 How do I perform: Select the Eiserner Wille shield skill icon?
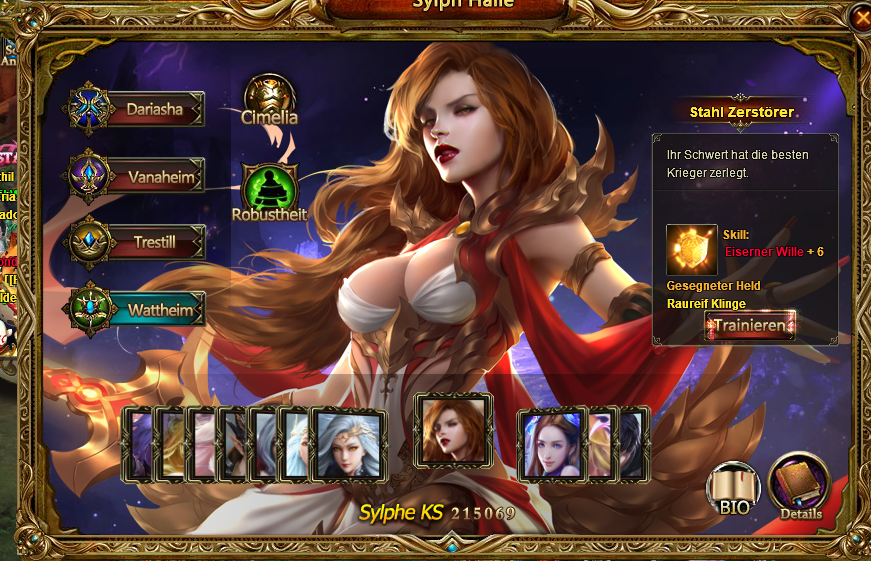(x=692, y=249)
